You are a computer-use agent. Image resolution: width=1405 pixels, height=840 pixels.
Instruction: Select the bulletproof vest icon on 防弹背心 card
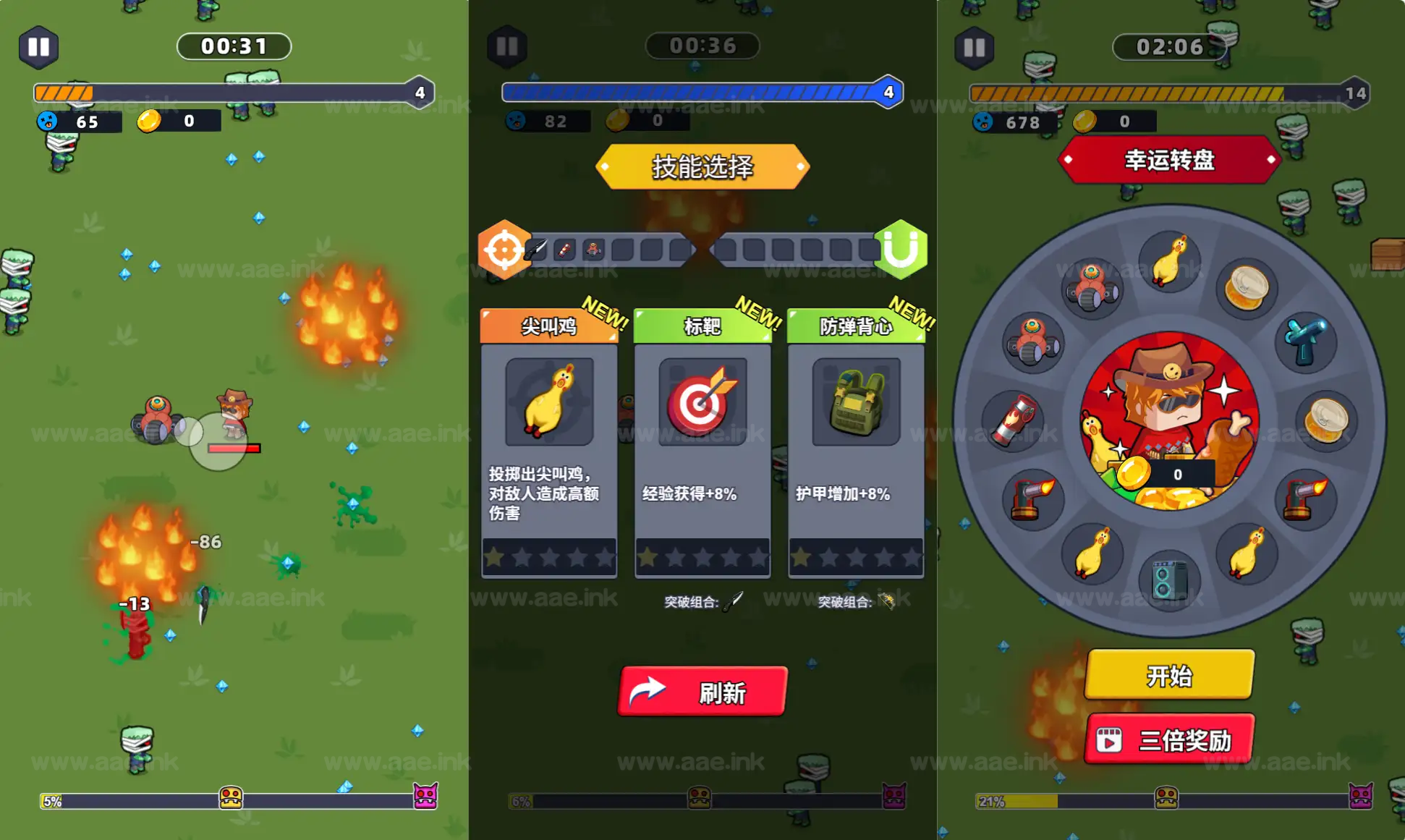(854, 403)
